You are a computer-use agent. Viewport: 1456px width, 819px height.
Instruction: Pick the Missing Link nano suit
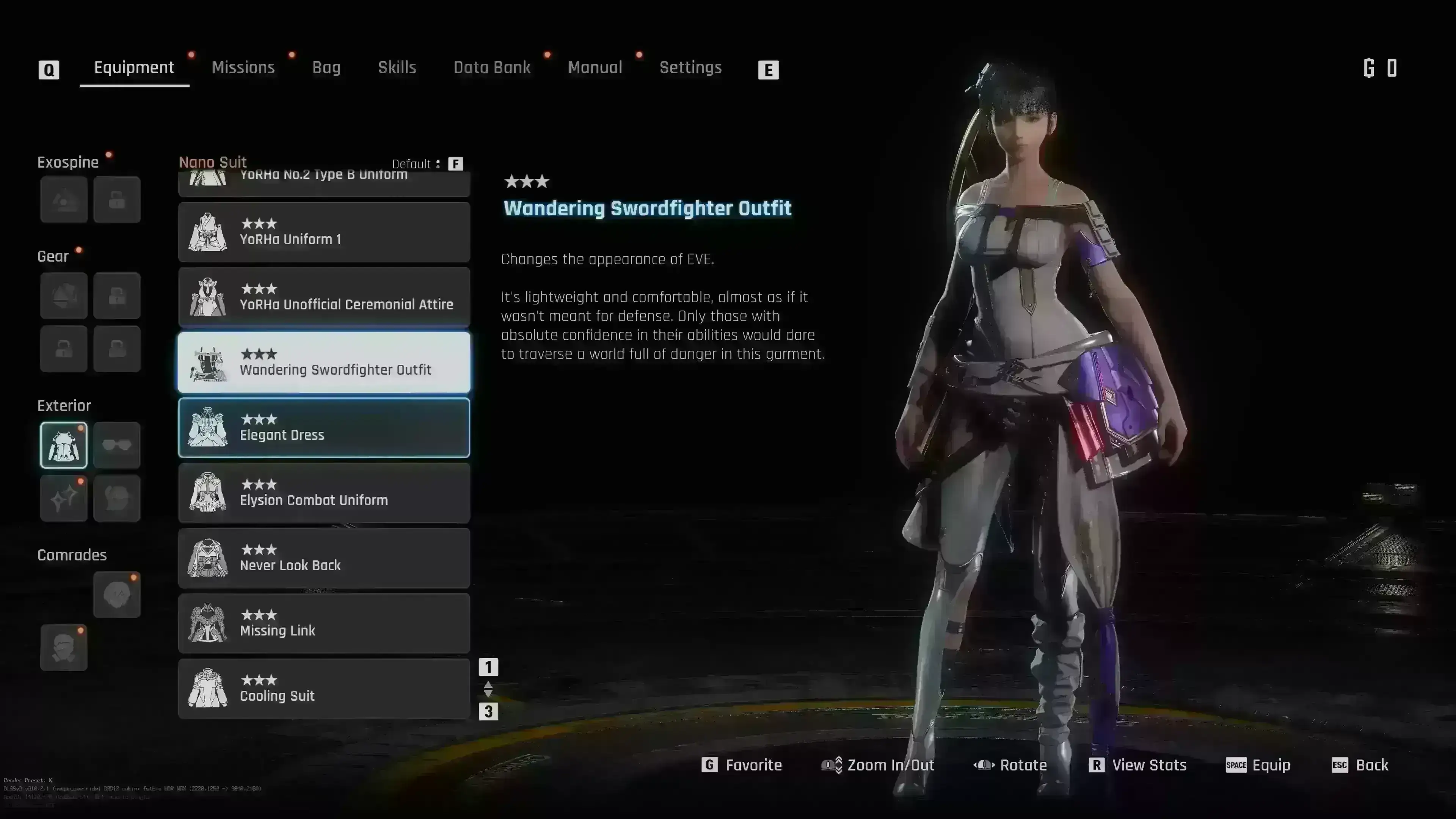tap(324, 623)
